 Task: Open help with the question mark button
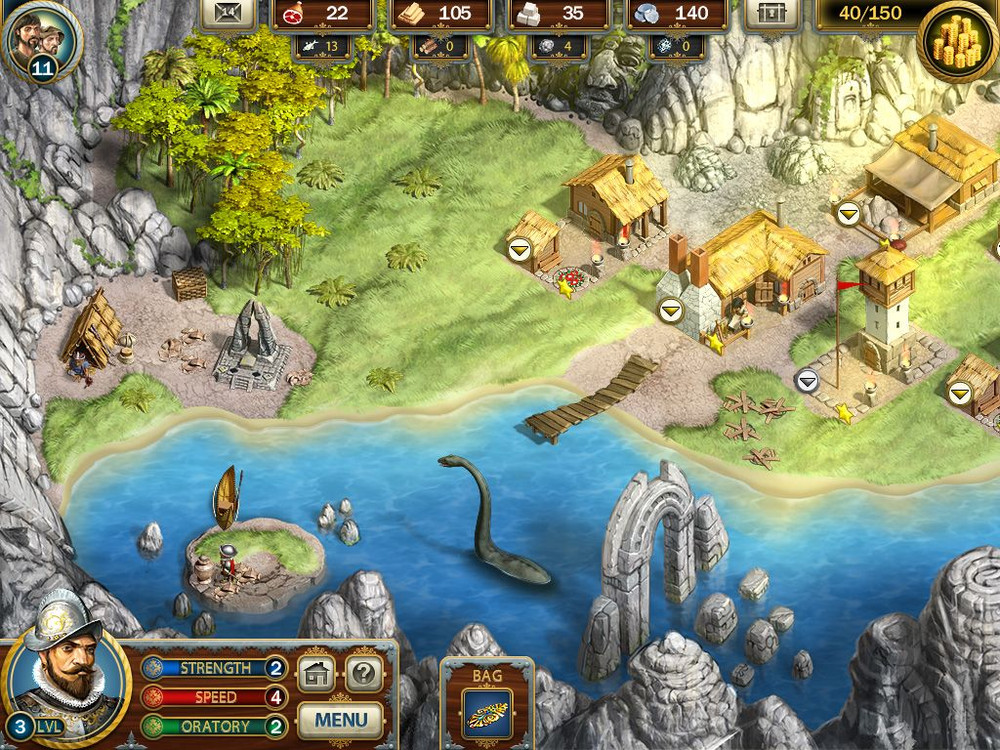(365, 673)
